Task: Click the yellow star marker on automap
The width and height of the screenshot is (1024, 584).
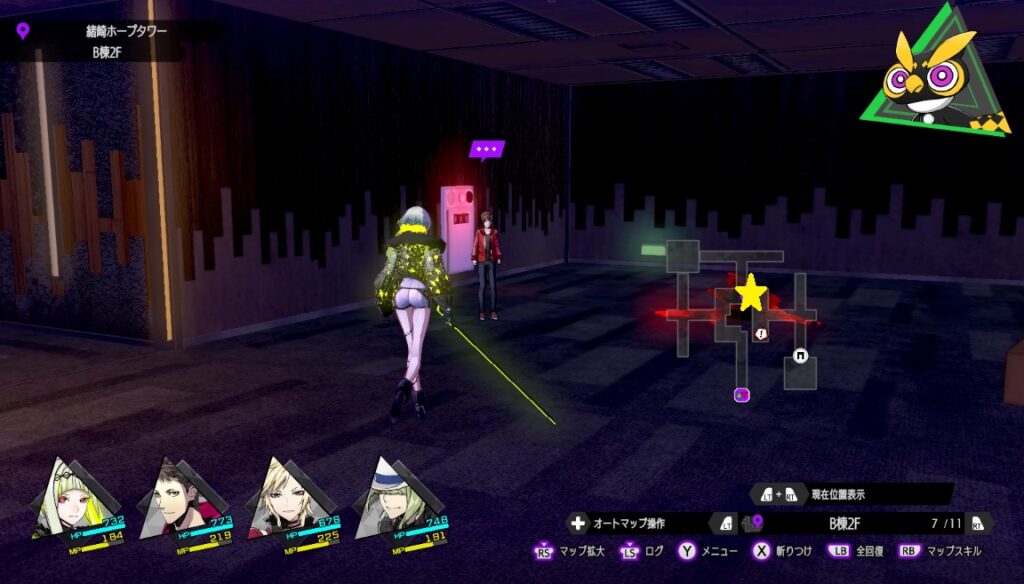Action: tap(750, 294)
